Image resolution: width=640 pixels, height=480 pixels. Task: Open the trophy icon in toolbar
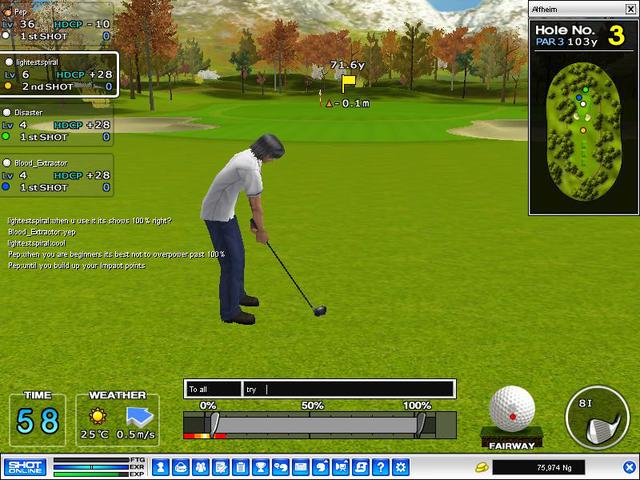click(260, 467)
